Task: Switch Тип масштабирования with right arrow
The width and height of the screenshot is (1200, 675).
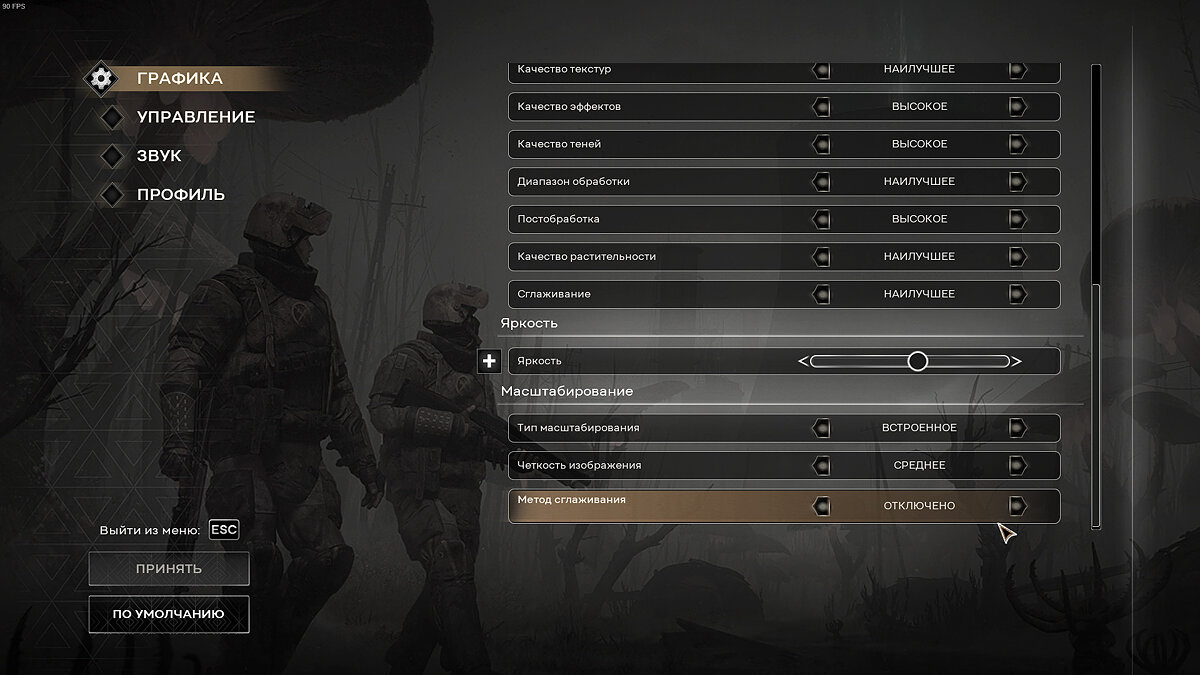Action: tap(1017, 428)
